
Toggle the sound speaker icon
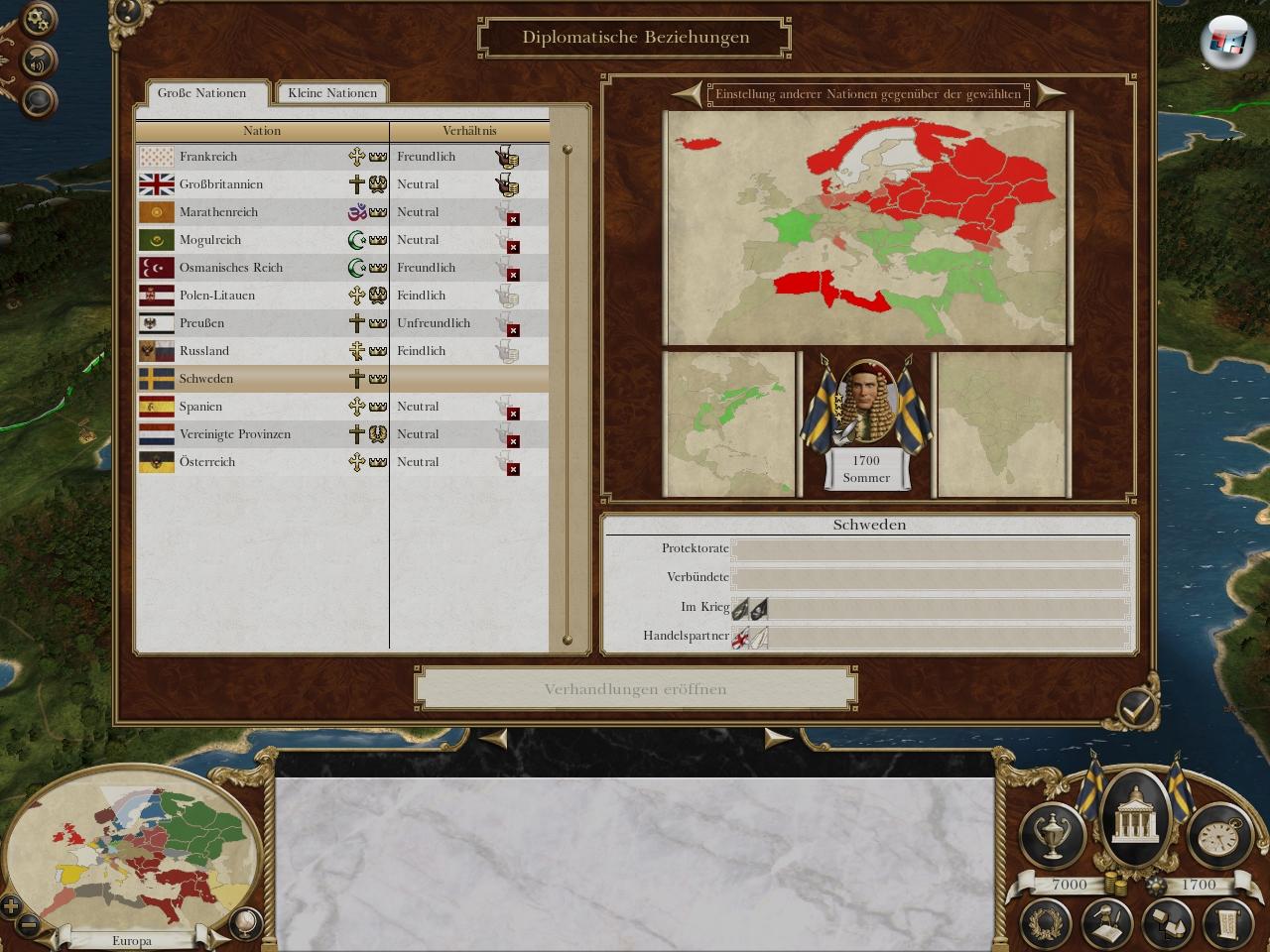coord(38,62)
